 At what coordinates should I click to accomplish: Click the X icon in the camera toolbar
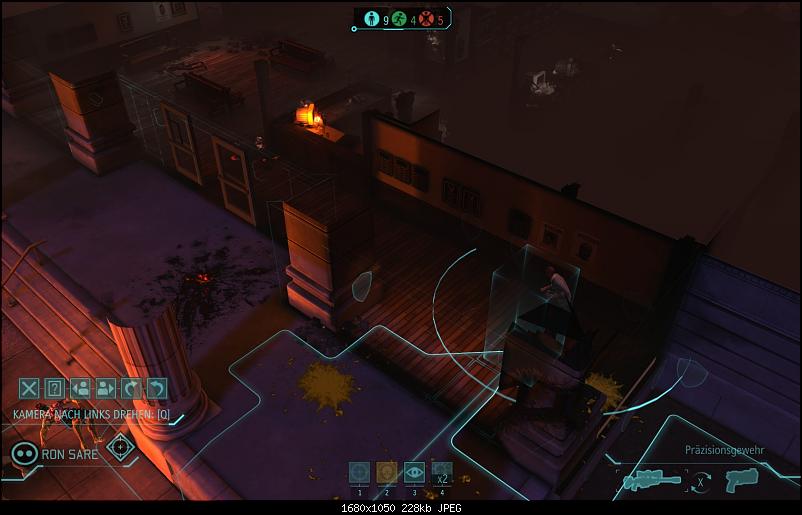coord(30,389)
